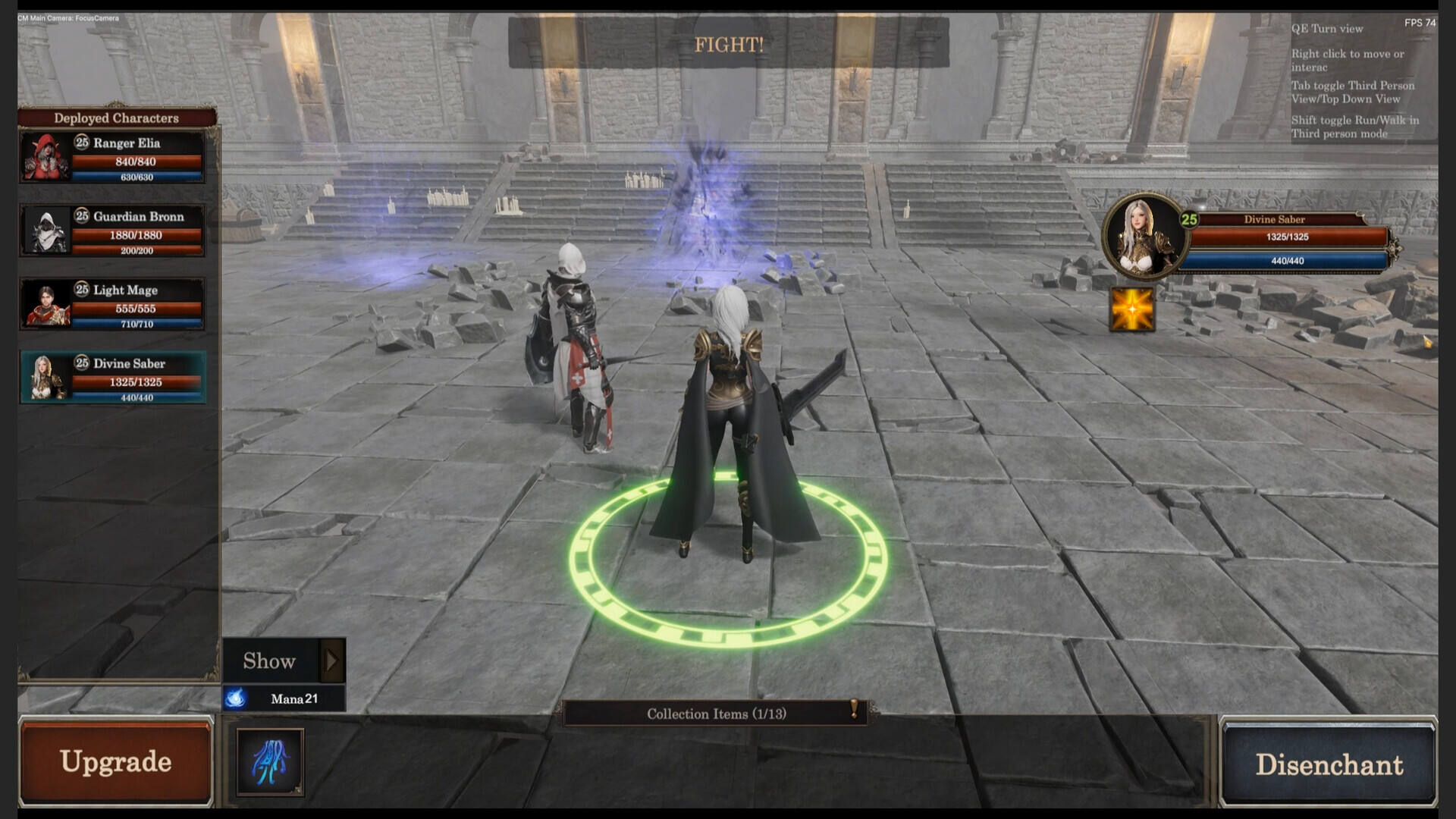This screenshot has height=819, width=1456.
Task: Open the Disenchant option
Action: [x=1329, y=764]
